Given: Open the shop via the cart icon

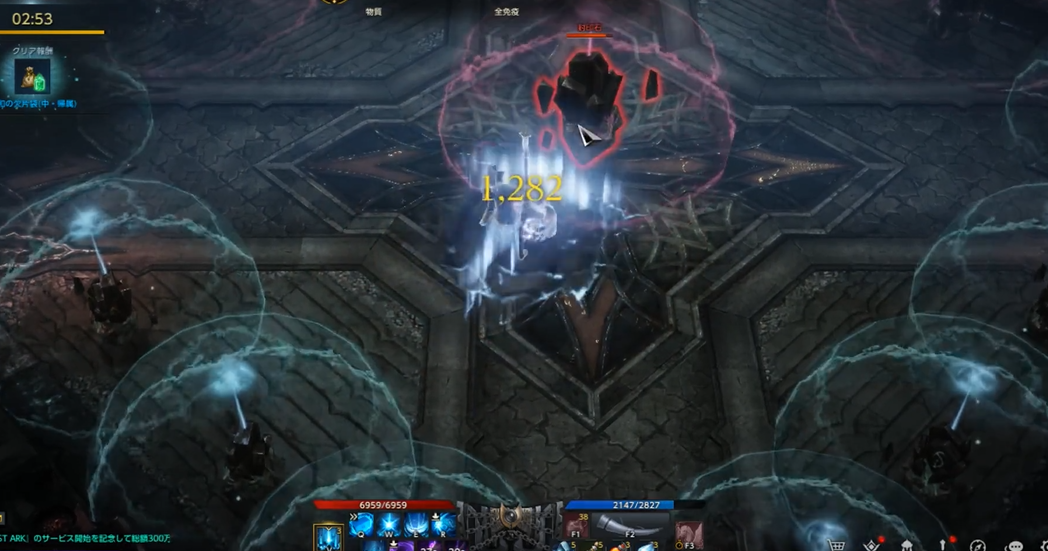Looking at the screenshot, I should pyautogui.click(x=836, y=545).
